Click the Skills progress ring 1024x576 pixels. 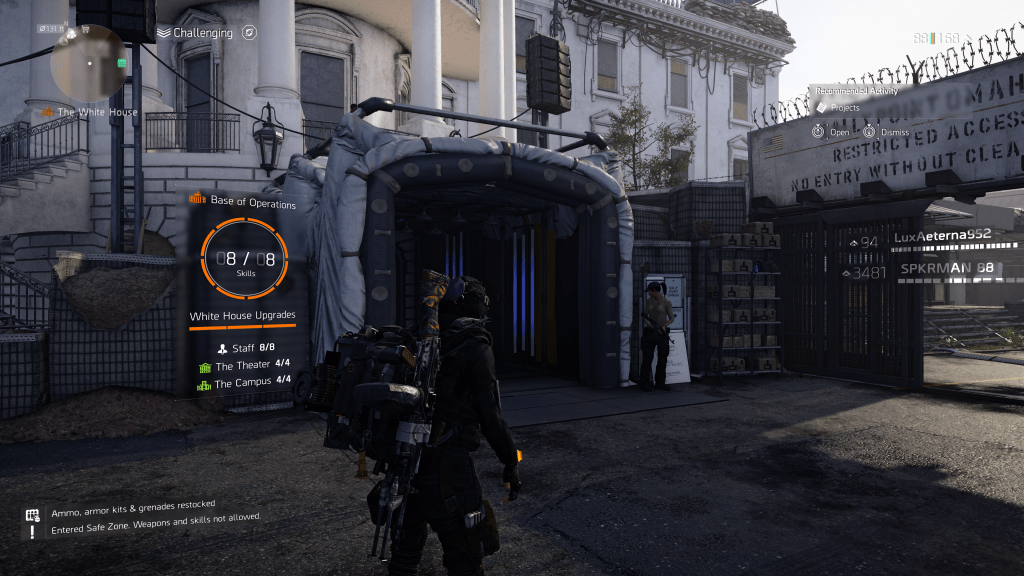pyautogui.click(x=243, y=259)
